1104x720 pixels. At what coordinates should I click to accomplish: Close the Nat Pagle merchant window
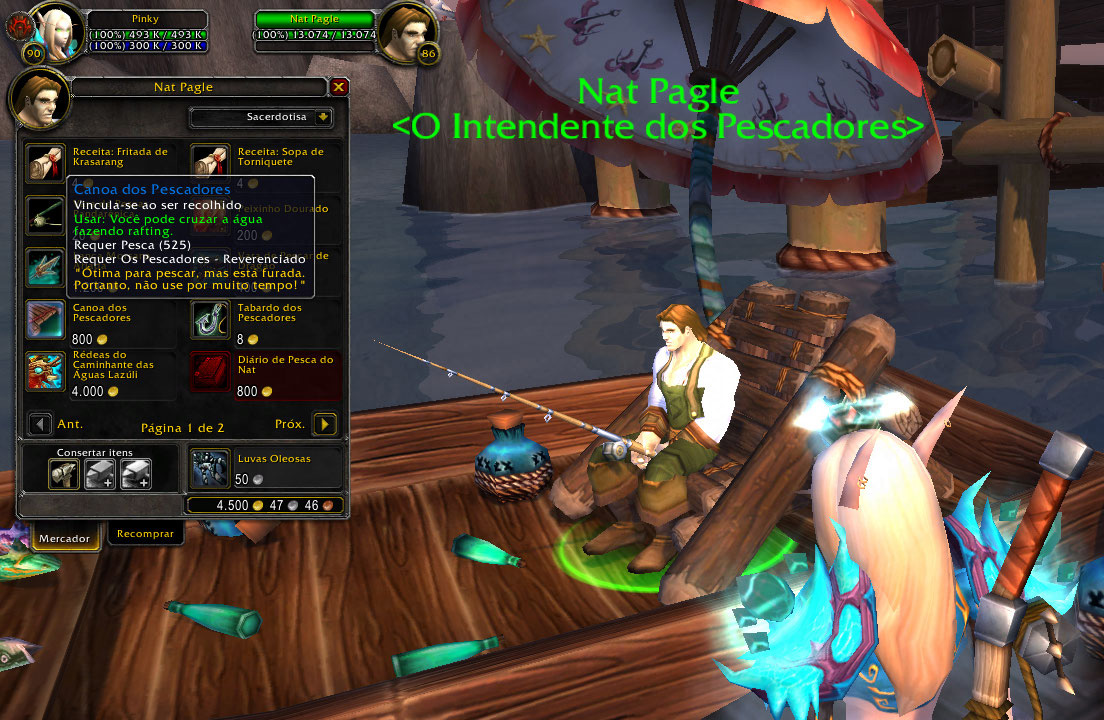pos(339,87)
